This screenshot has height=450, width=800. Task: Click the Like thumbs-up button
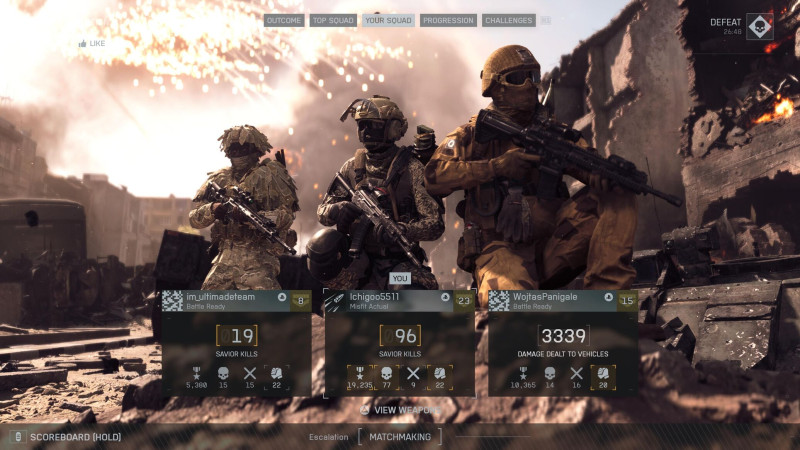[x=91, y=44]
